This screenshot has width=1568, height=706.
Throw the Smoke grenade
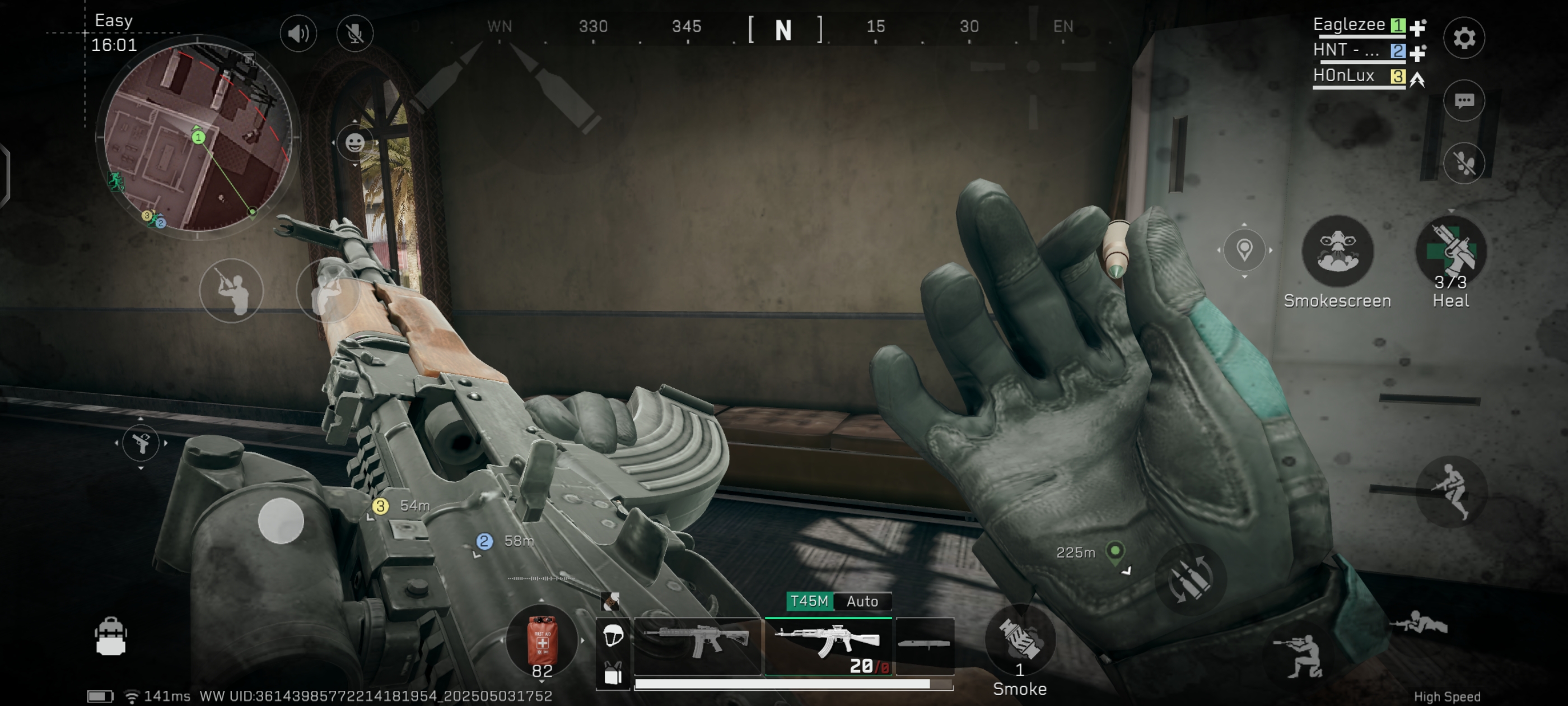point(1020,640)
